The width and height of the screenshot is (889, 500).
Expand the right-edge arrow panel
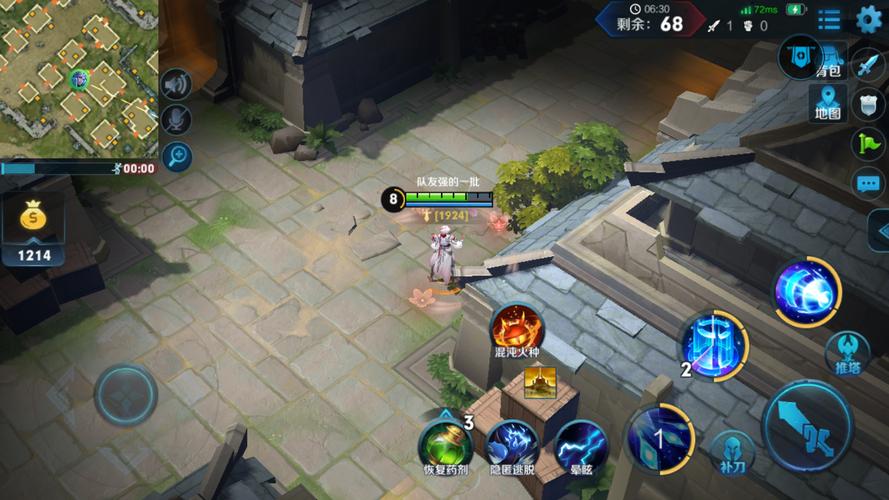pos(880,232)
